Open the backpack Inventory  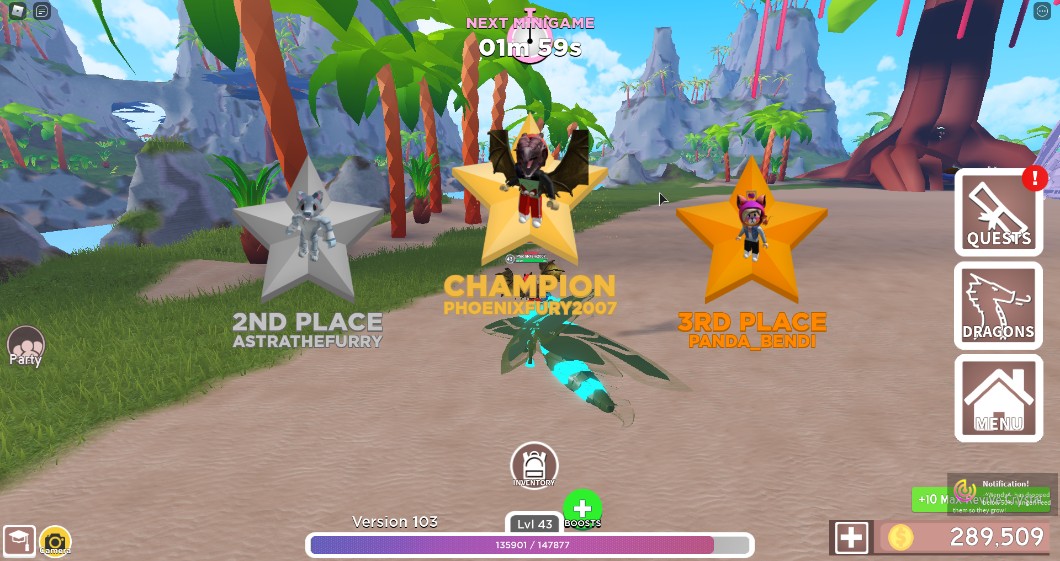[534, 466]
